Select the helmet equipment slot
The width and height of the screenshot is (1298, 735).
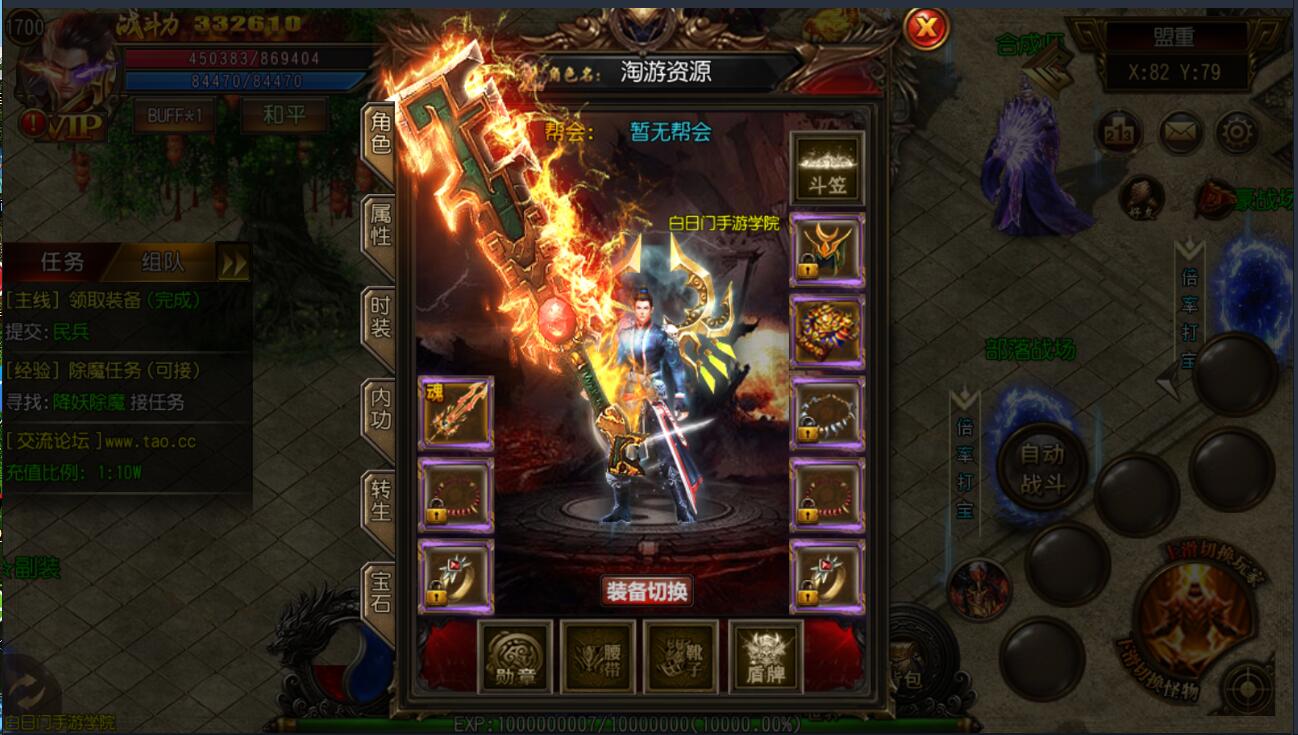click(827, 250)
